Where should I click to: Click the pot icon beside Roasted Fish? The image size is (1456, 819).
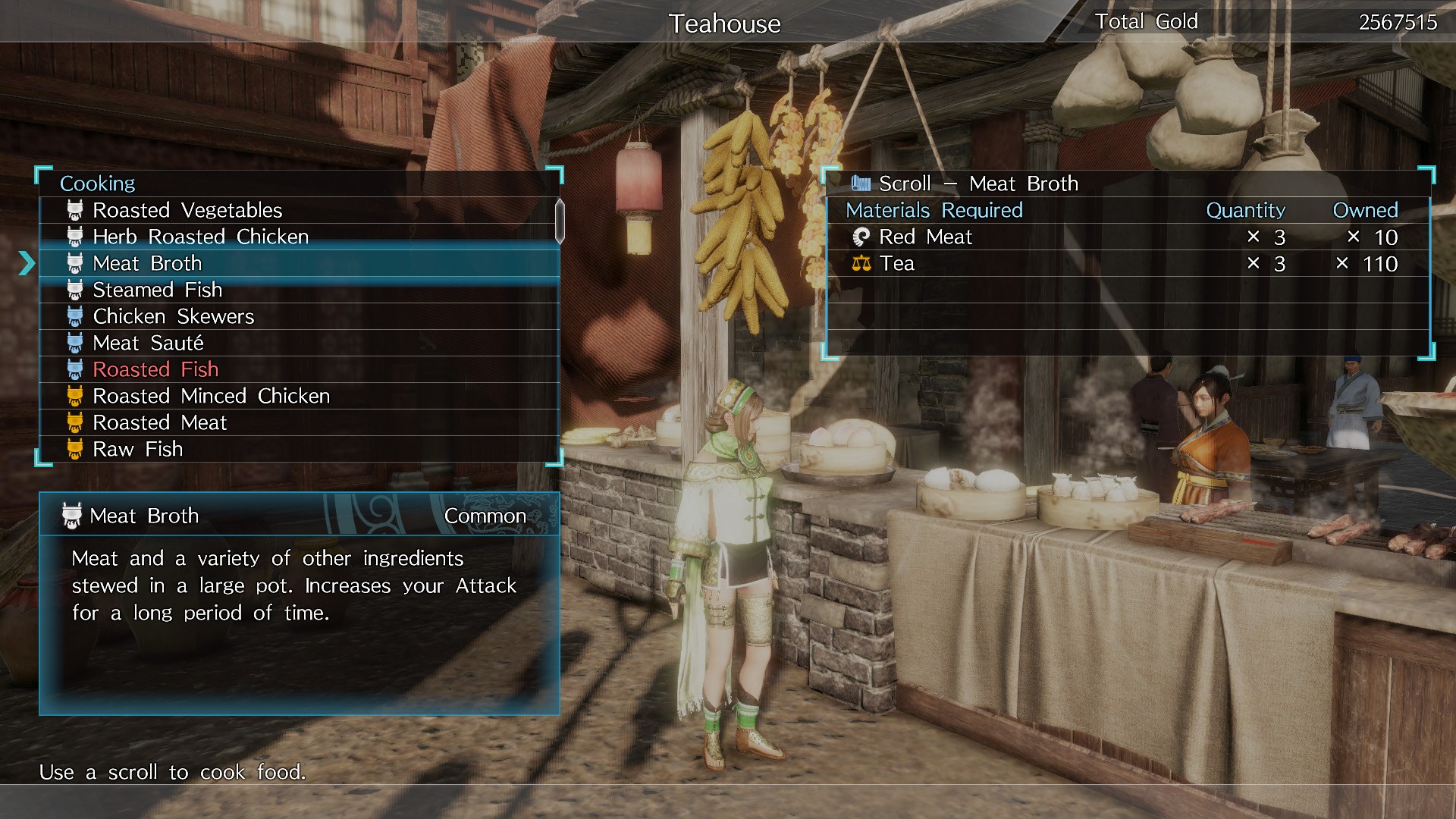point(74,369)
